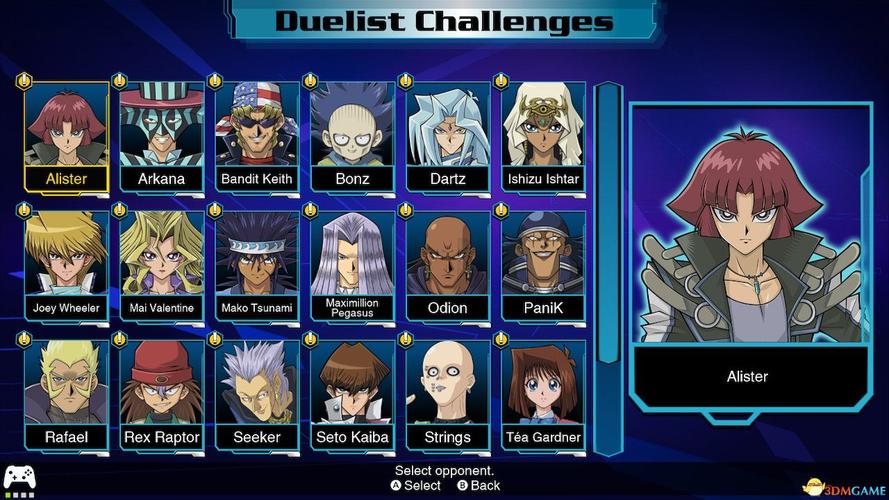Select the Odion duelist tile
Viewport: 889px width, 500px height.
pos(447,265)
